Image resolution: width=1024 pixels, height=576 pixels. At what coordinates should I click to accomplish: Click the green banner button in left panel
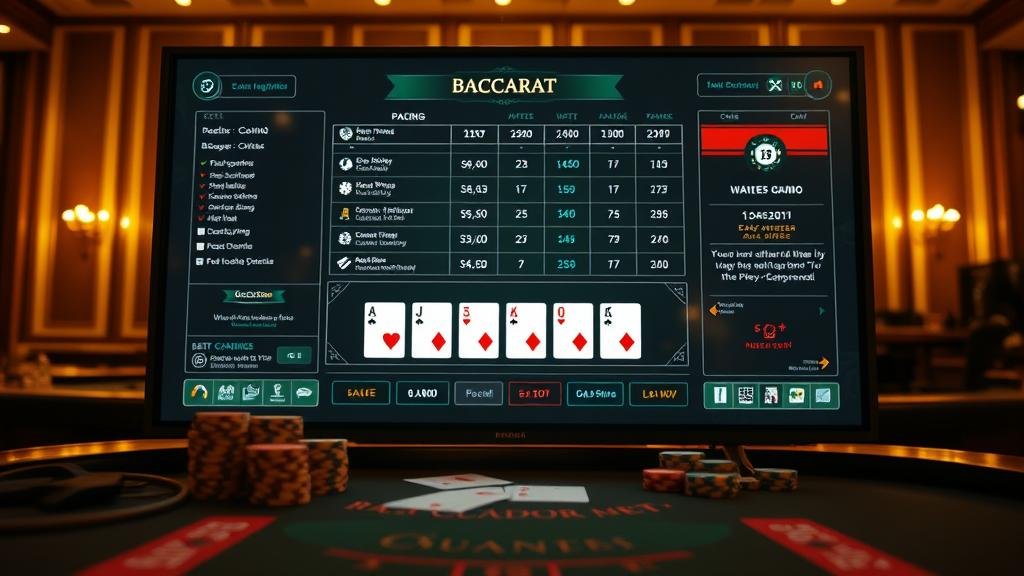[x=253, y=295]
